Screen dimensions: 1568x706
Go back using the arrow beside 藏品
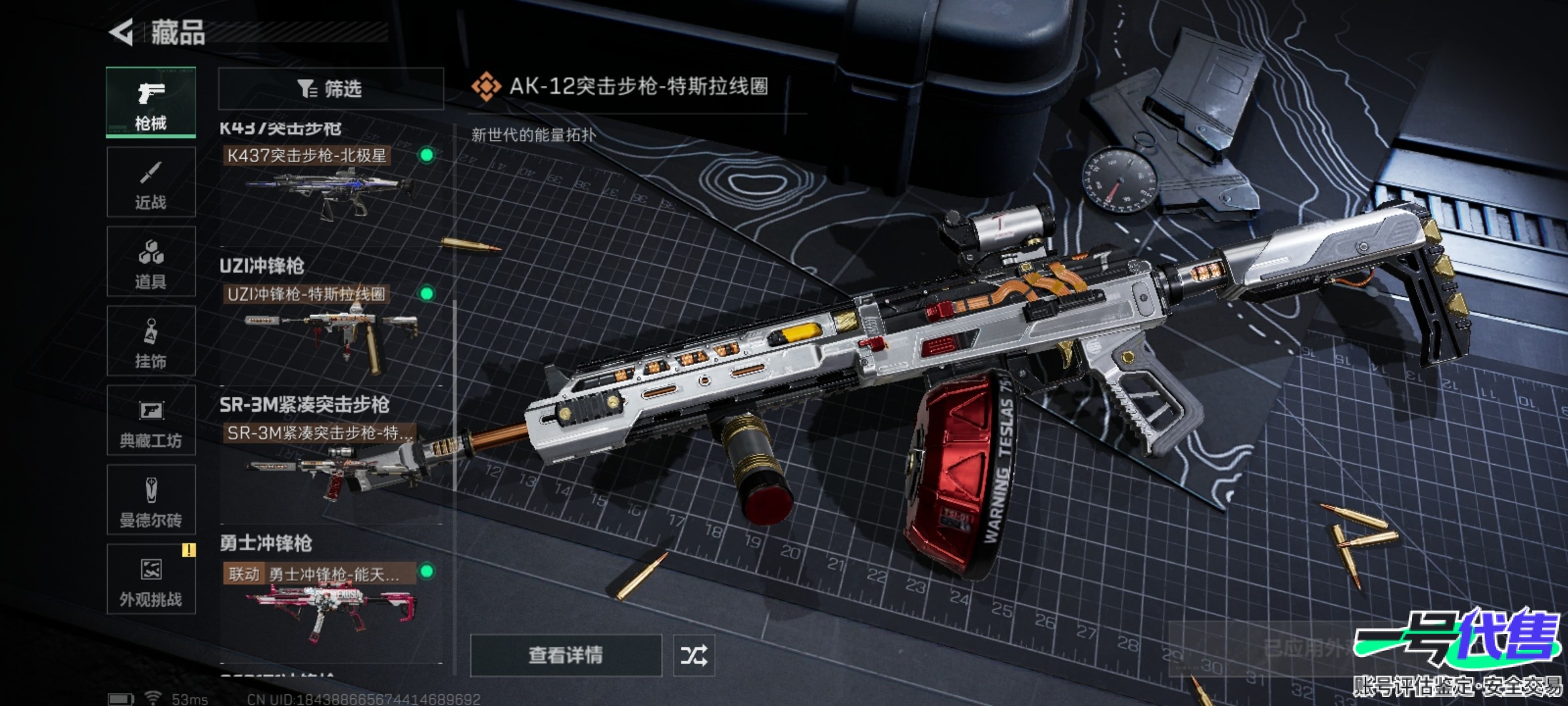(x=122, y=32)
